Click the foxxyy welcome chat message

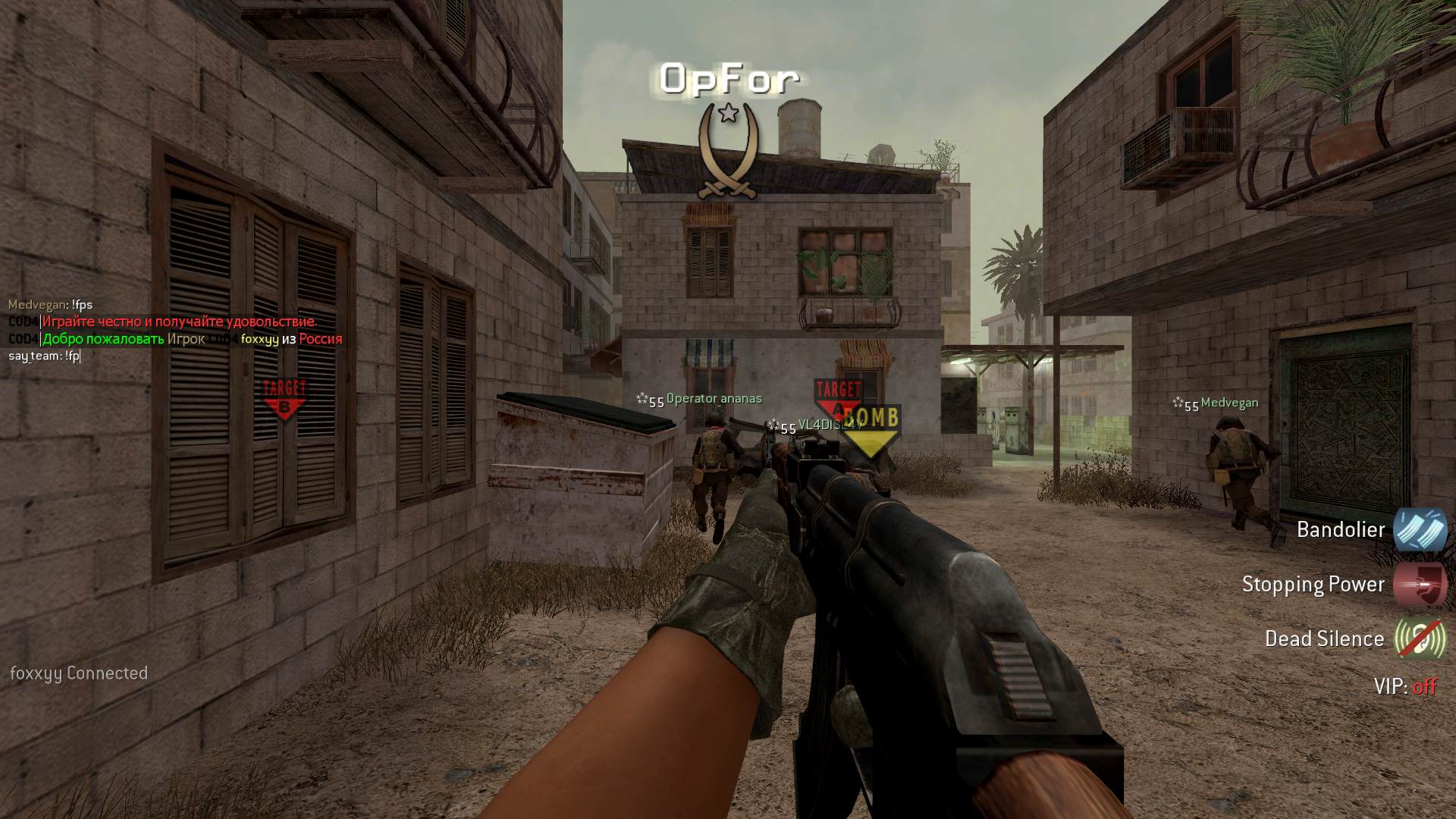(191, 339)
